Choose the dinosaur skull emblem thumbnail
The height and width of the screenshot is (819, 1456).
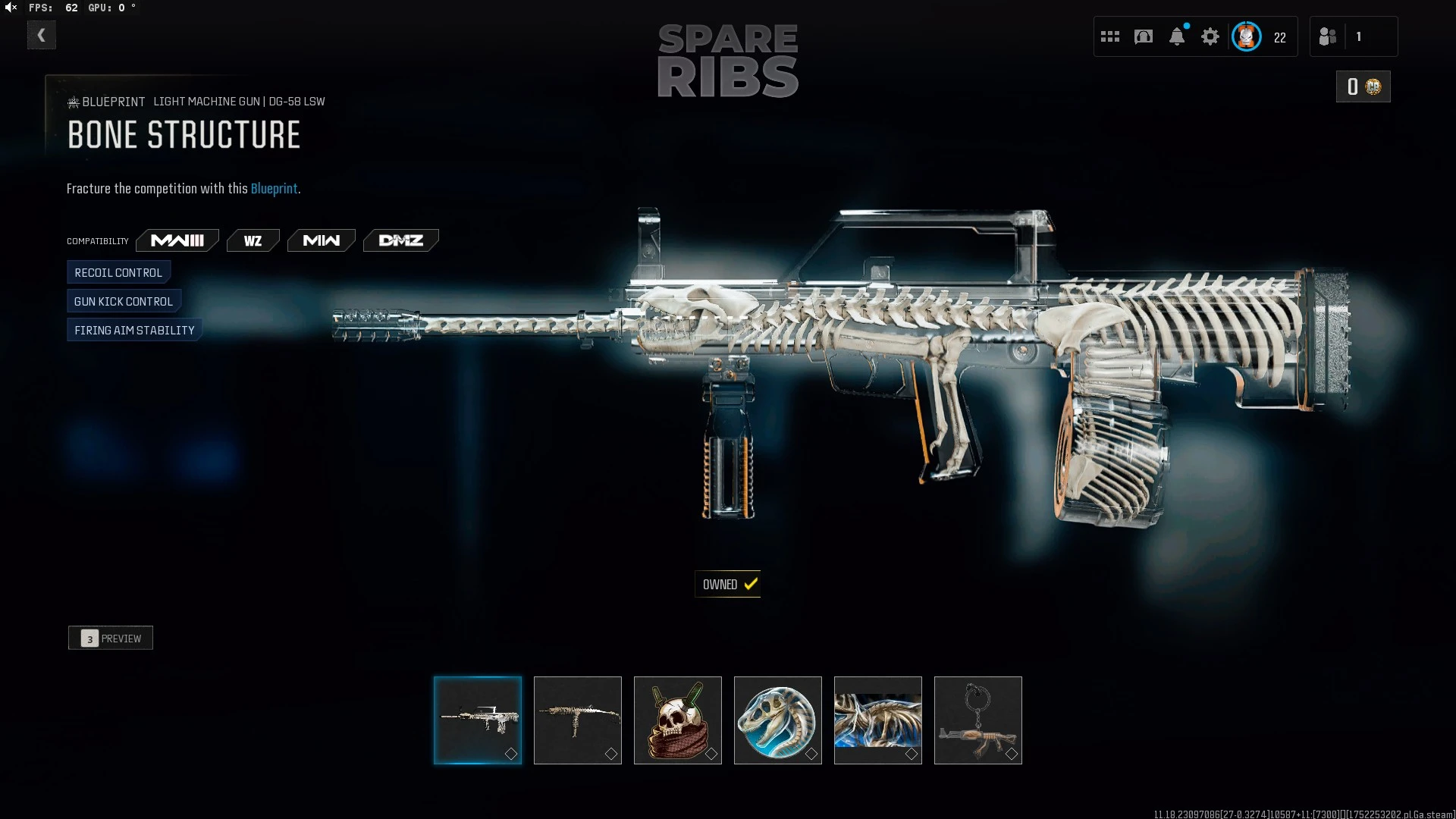click(778, 720)
